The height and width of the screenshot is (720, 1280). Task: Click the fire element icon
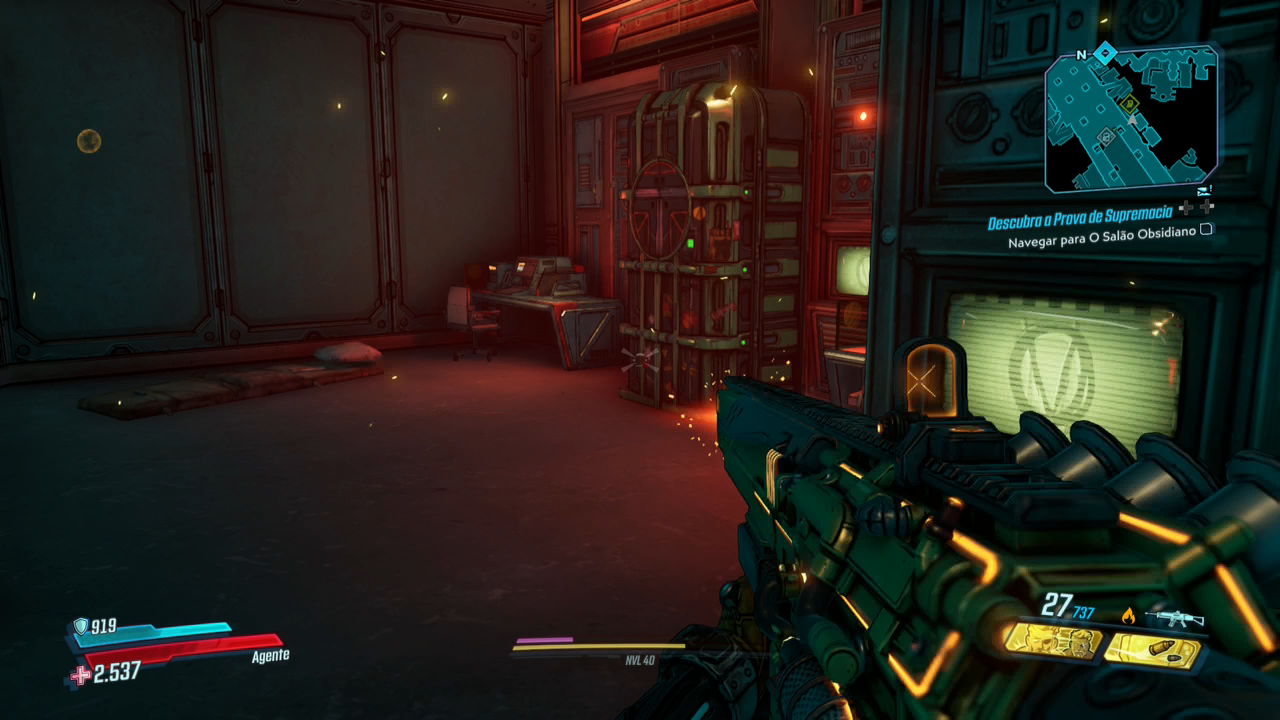pyautogui.click(x=1130, y=615)
